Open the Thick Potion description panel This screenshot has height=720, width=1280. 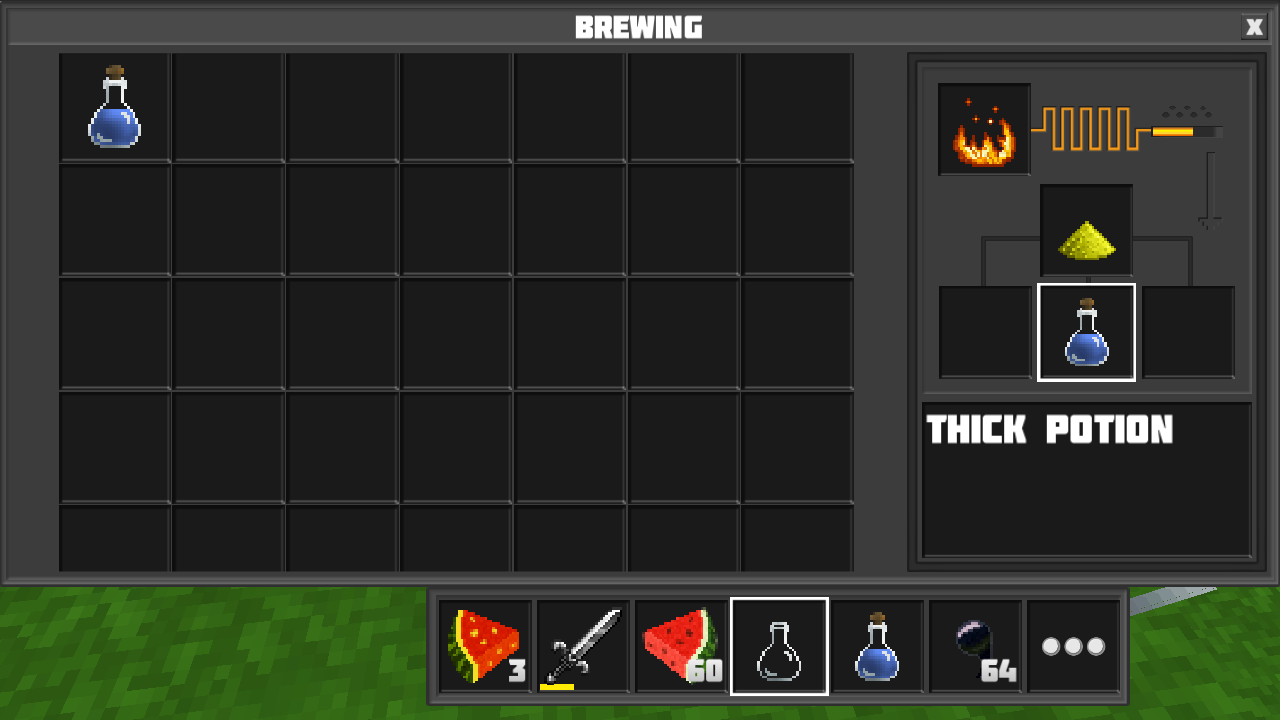click(x=1086, y=478)
